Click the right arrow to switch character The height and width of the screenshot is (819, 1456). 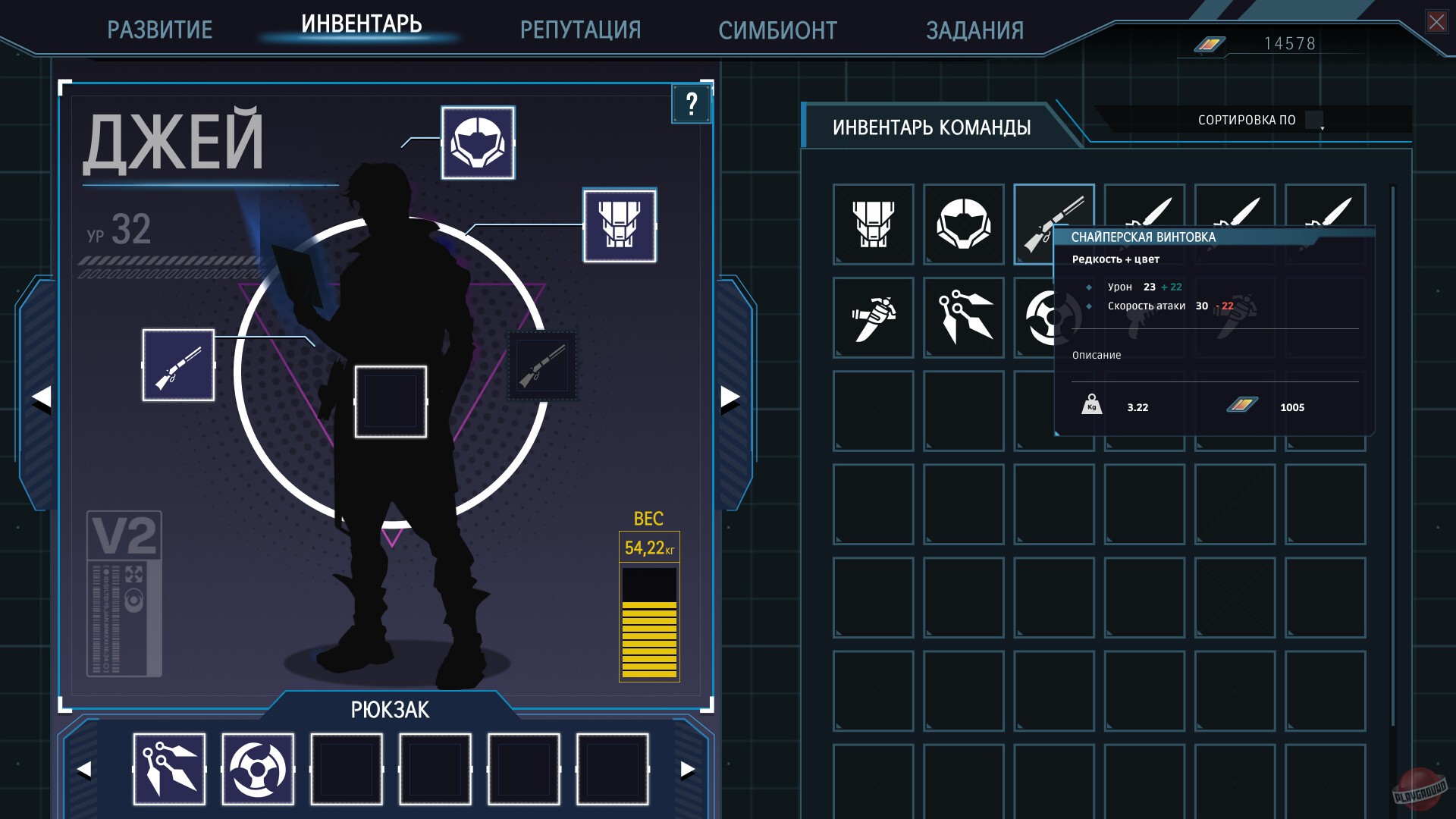pyautogui.click(x=730, y=396)
